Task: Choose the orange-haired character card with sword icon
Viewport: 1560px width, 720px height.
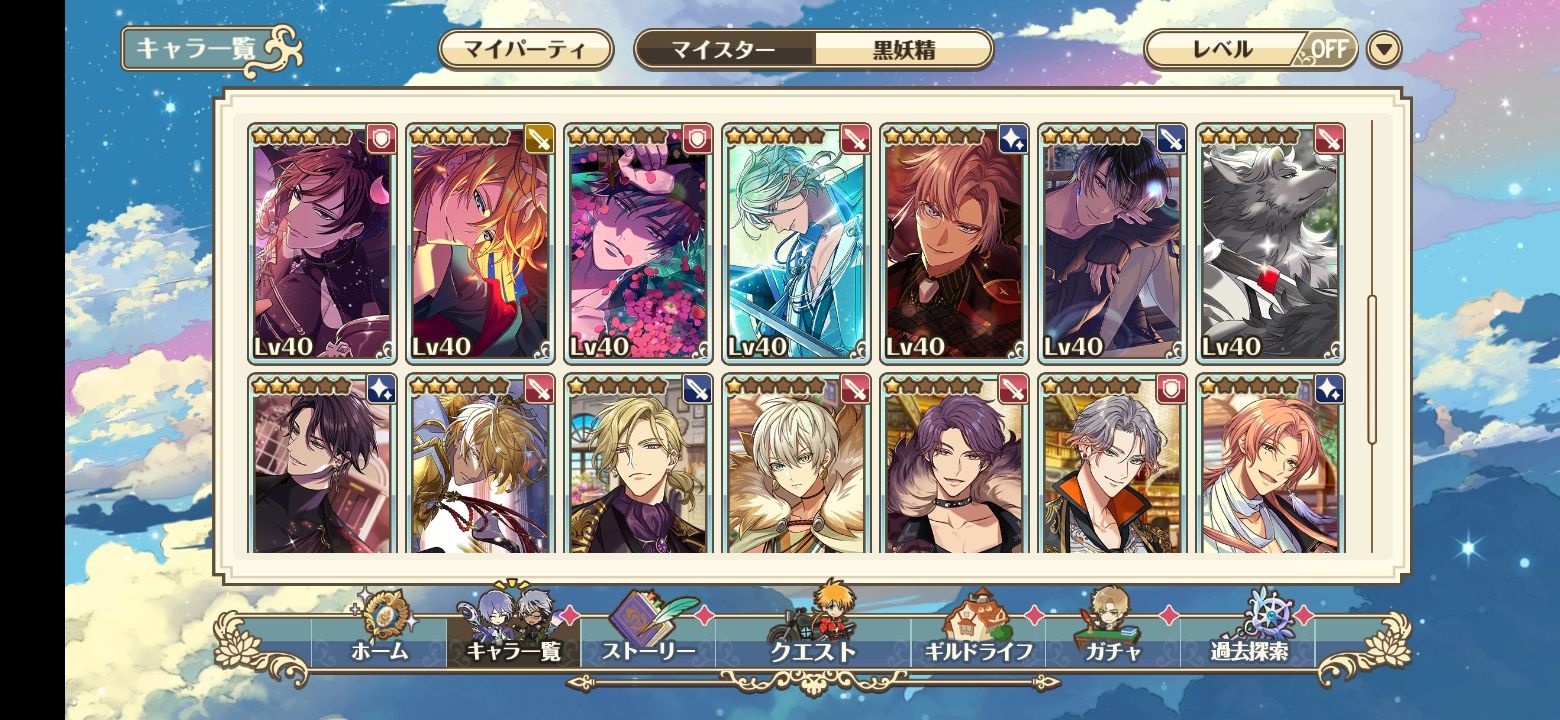Action: (480, 243)
